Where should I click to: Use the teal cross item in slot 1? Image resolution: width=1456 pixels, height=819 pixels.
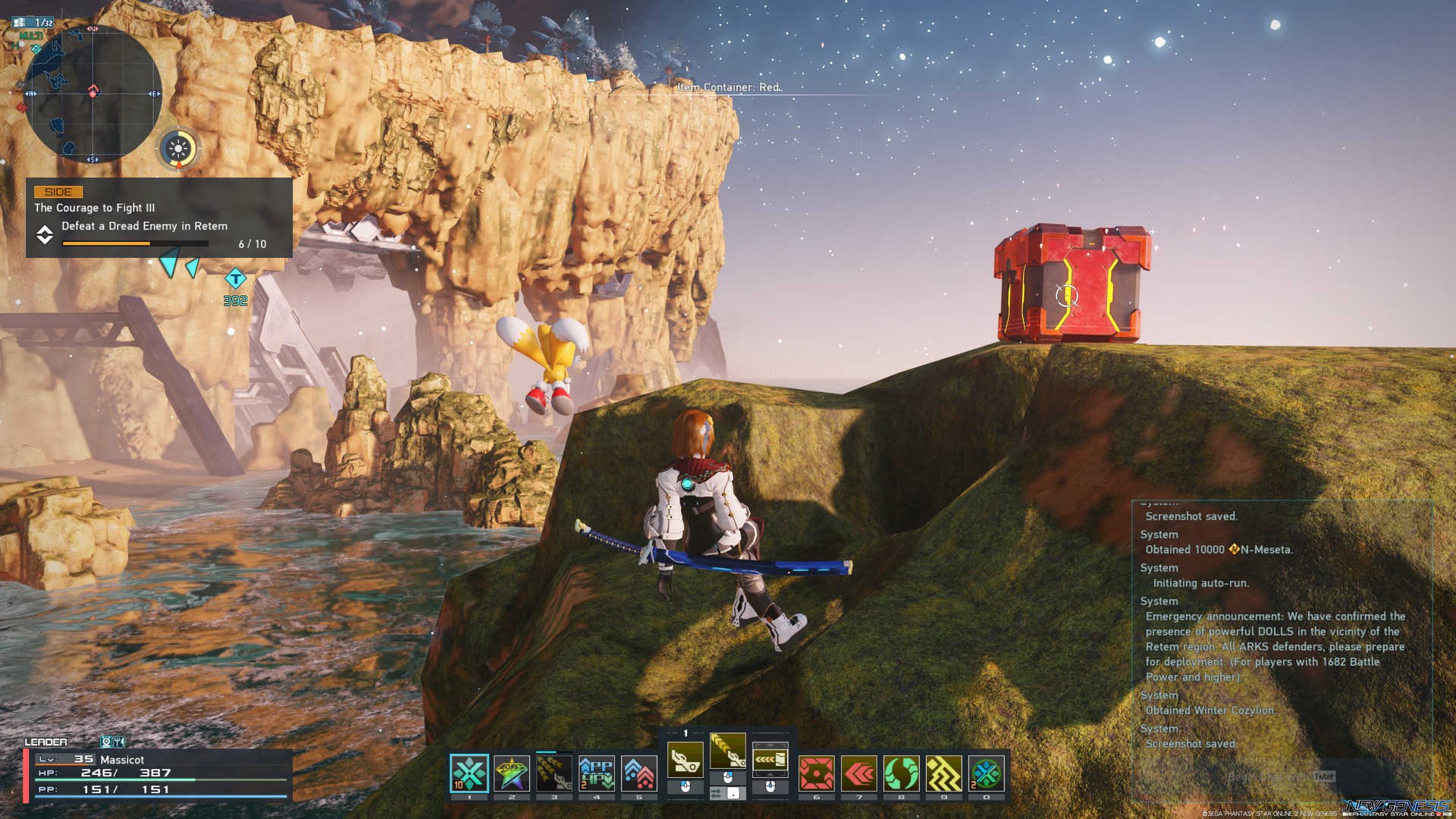469,773
